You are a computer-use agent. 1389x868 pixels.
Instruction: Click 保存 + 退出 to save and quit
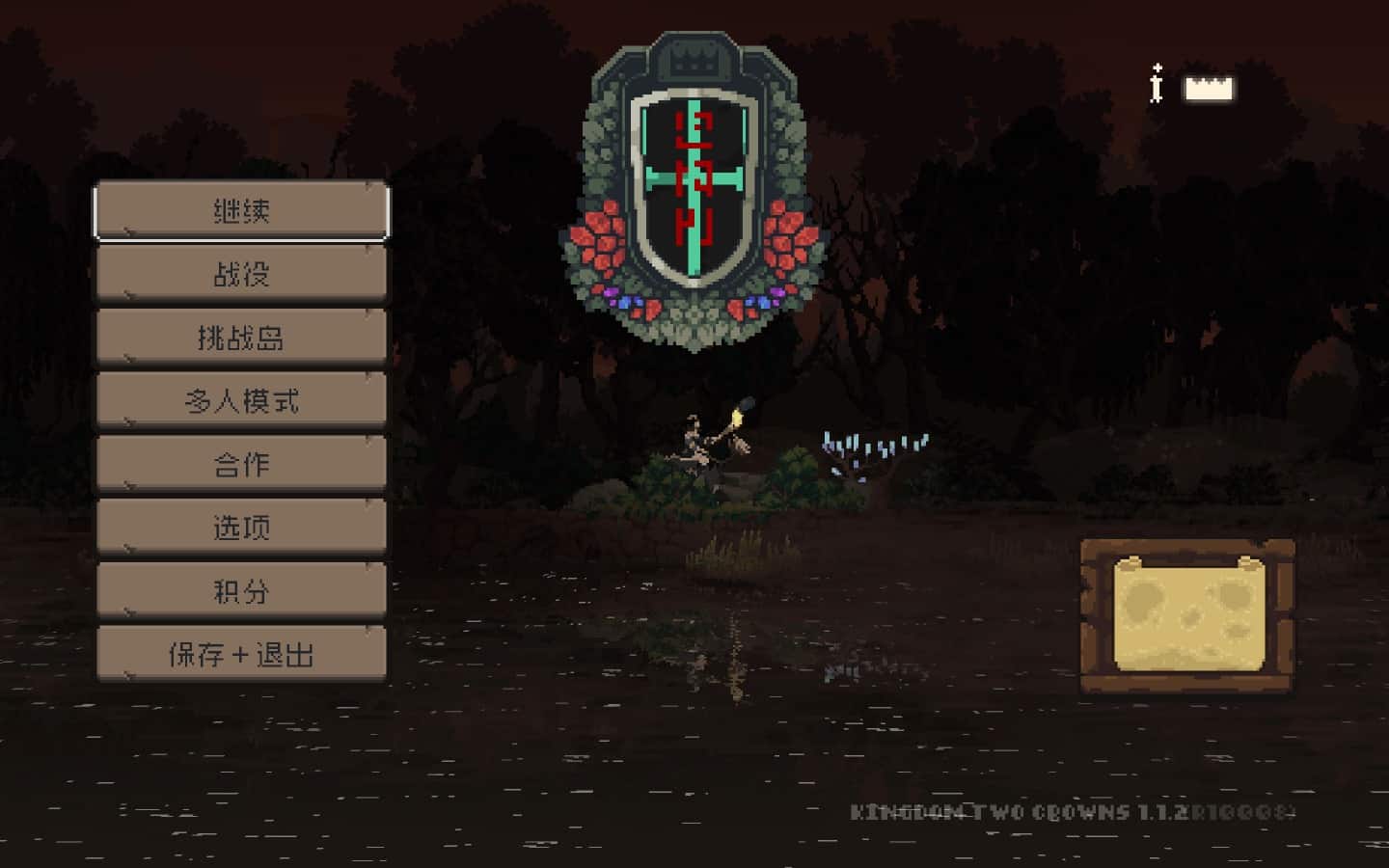241,655
